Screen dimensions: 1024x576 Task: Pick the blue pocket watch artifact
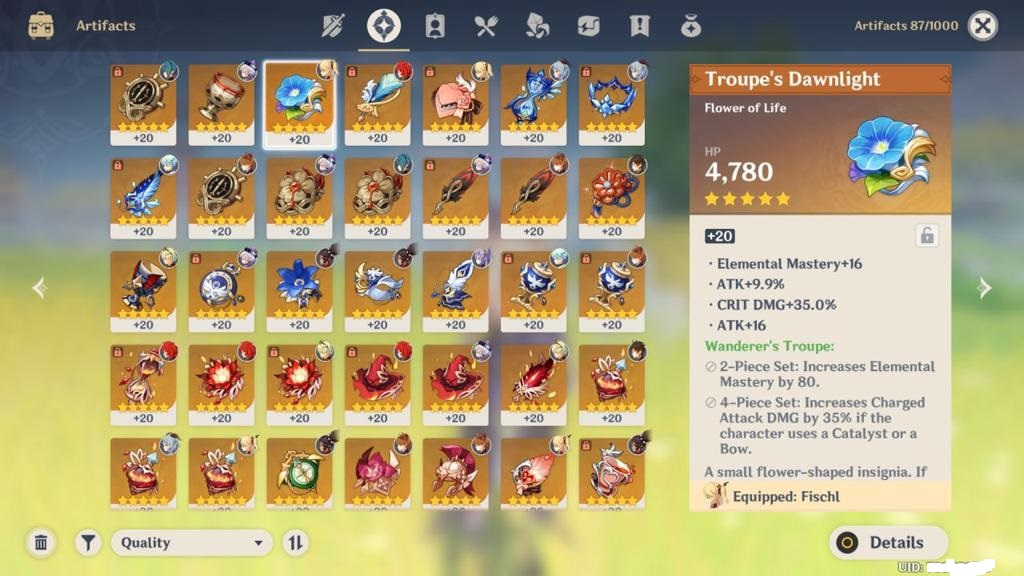(x=221, y=290)
